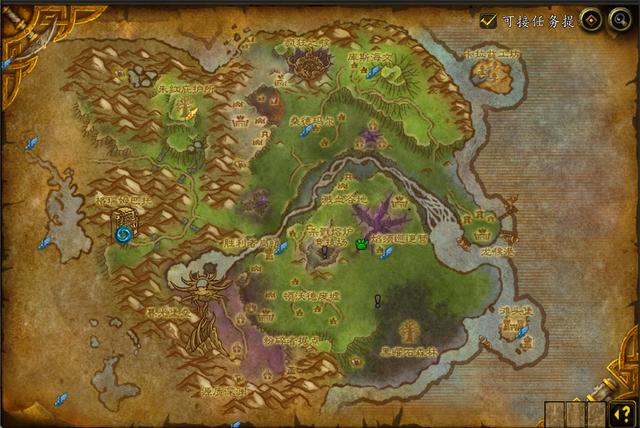Click the gold diamond map tracking button
The height and width of the screenshot is (428, 640).
(x=592, y=20)
